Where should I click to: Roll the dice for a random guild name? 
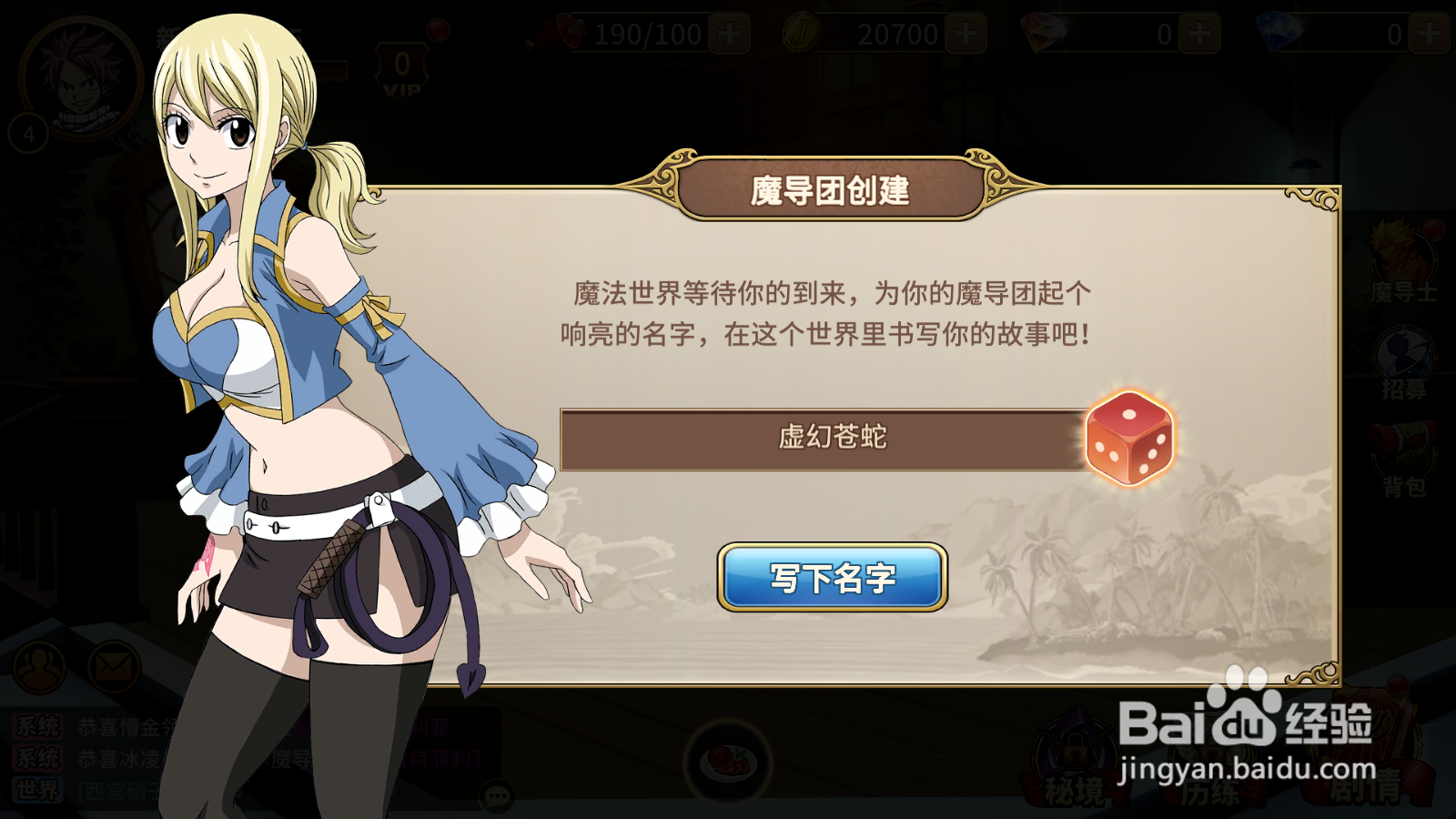click(x=1128, y=440)
